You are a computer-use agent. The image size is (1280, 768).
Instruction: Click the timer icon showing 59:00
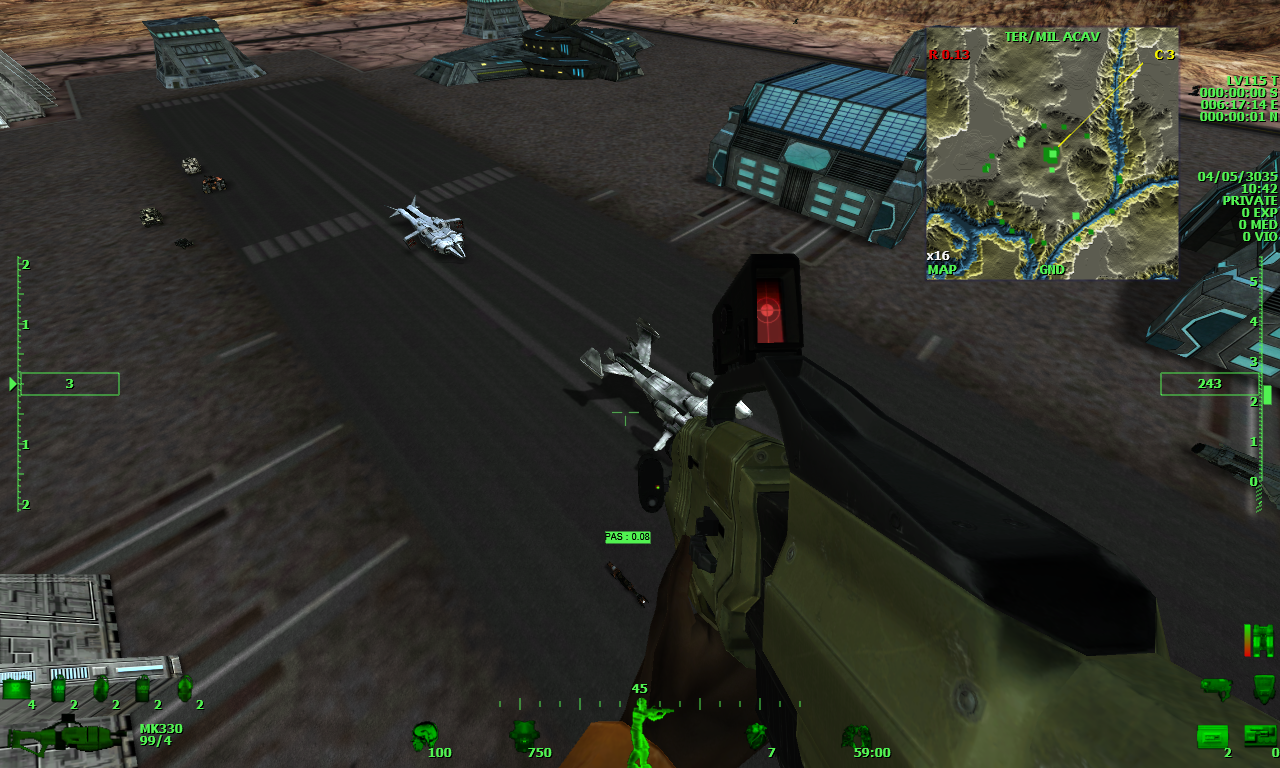(855, 735)
